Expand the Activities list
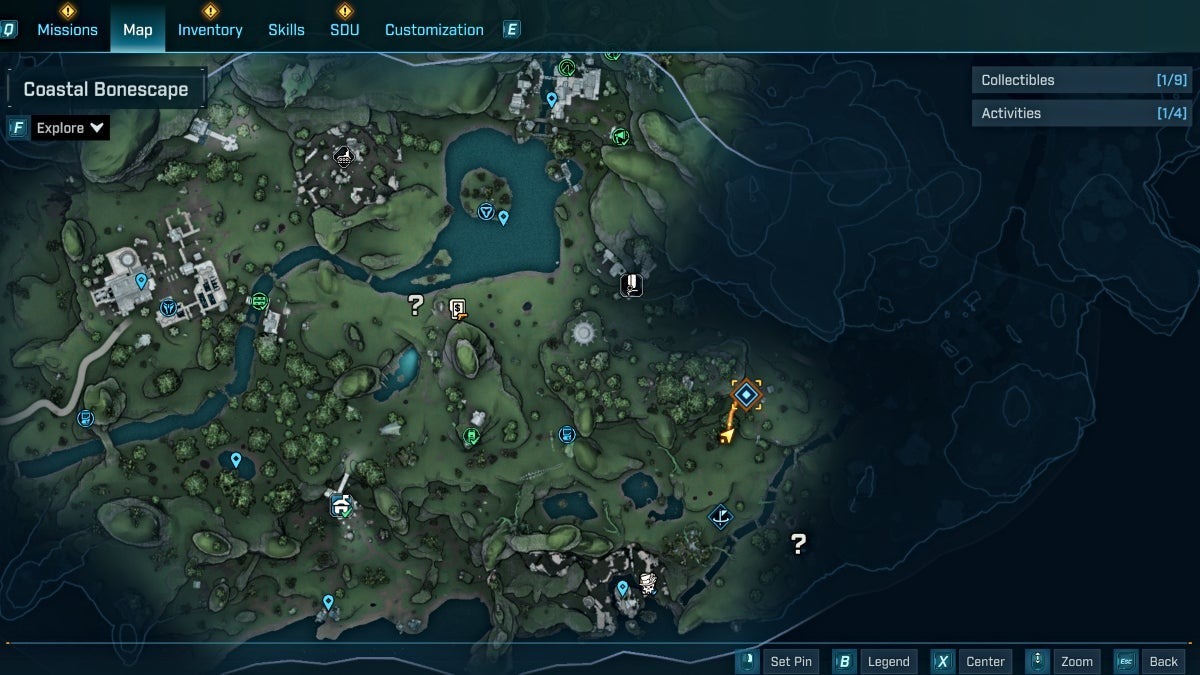Image resolution: width=1200 pixels, height=675 pixels. [1082, 113]
